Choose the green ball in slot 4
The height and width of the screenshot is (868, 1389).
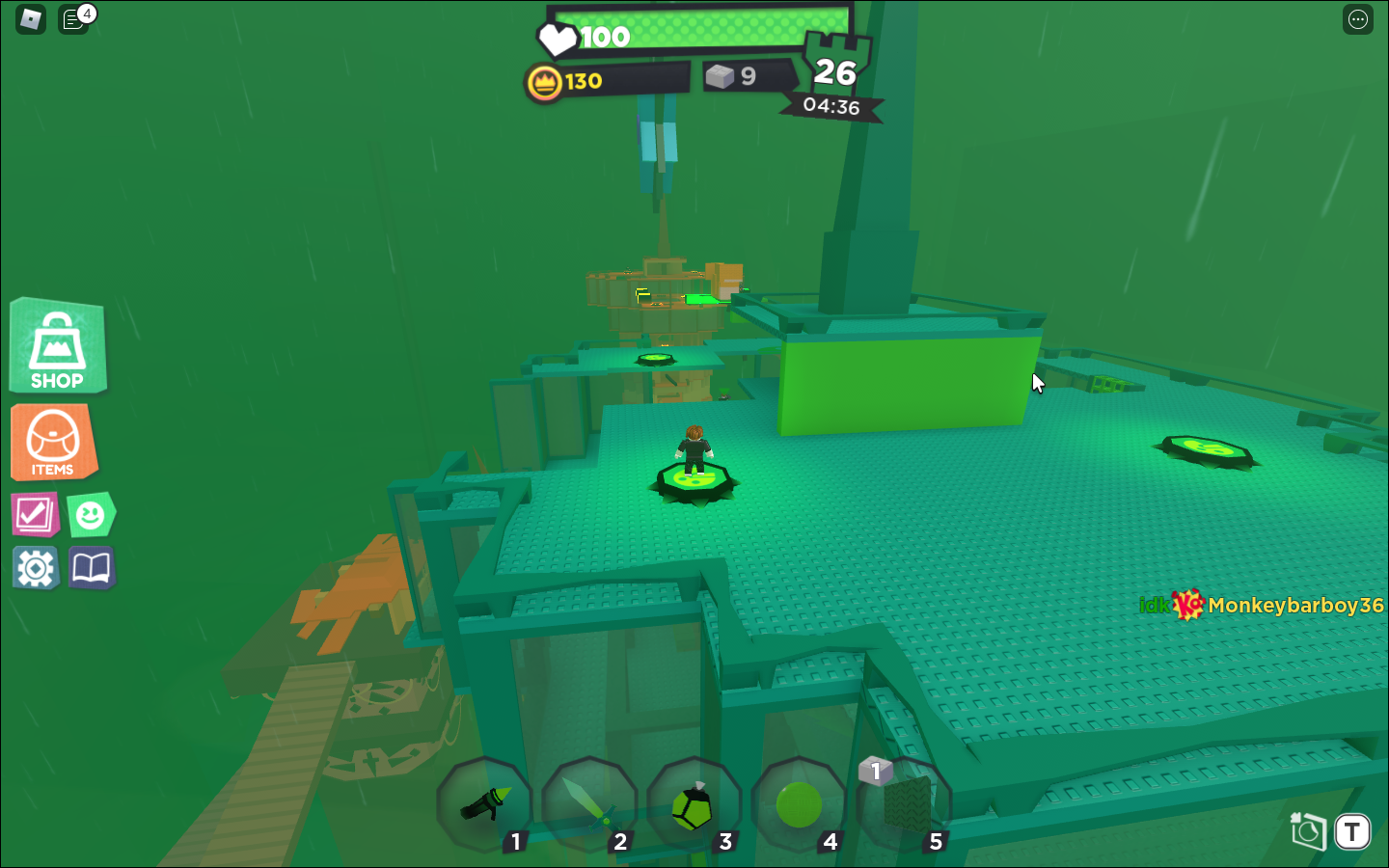coord(799,804)
